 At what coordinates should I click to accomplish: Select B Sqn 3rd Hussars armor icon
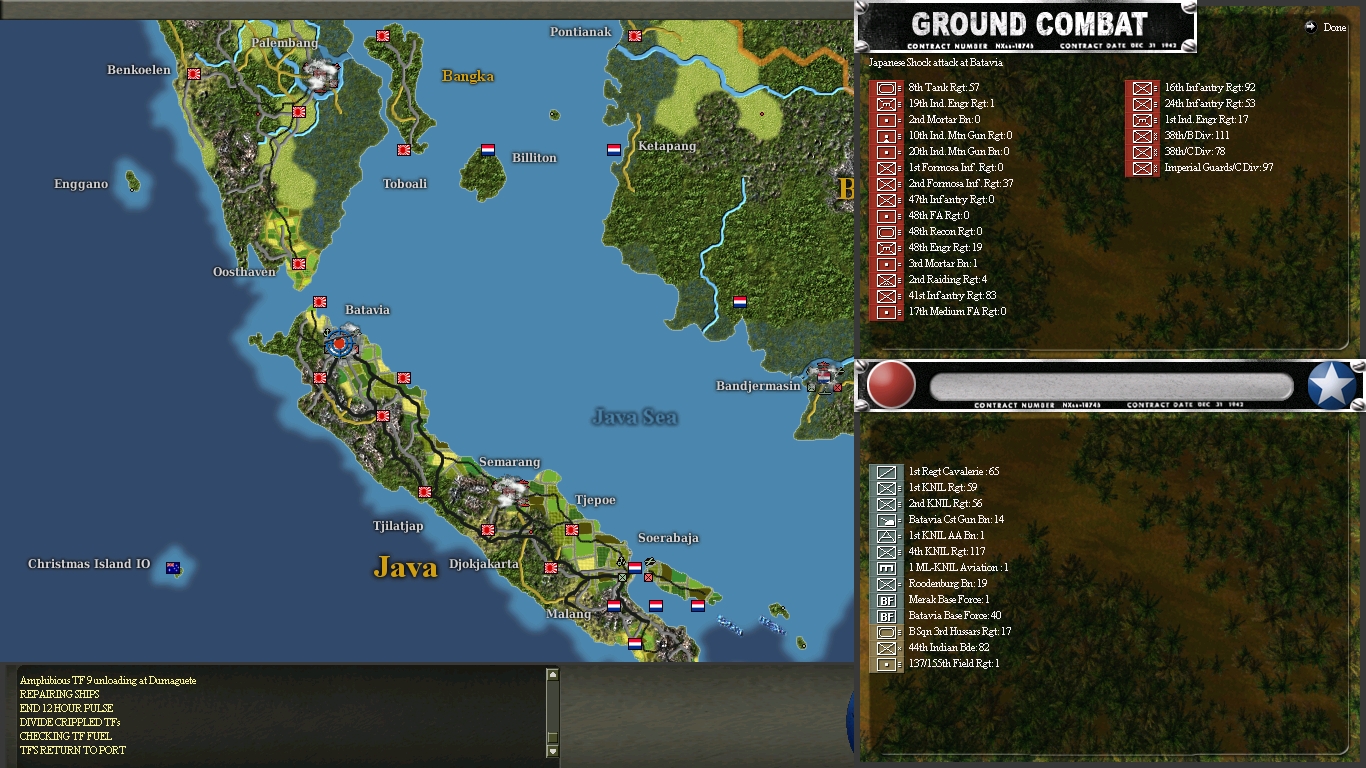coord(885,631)
